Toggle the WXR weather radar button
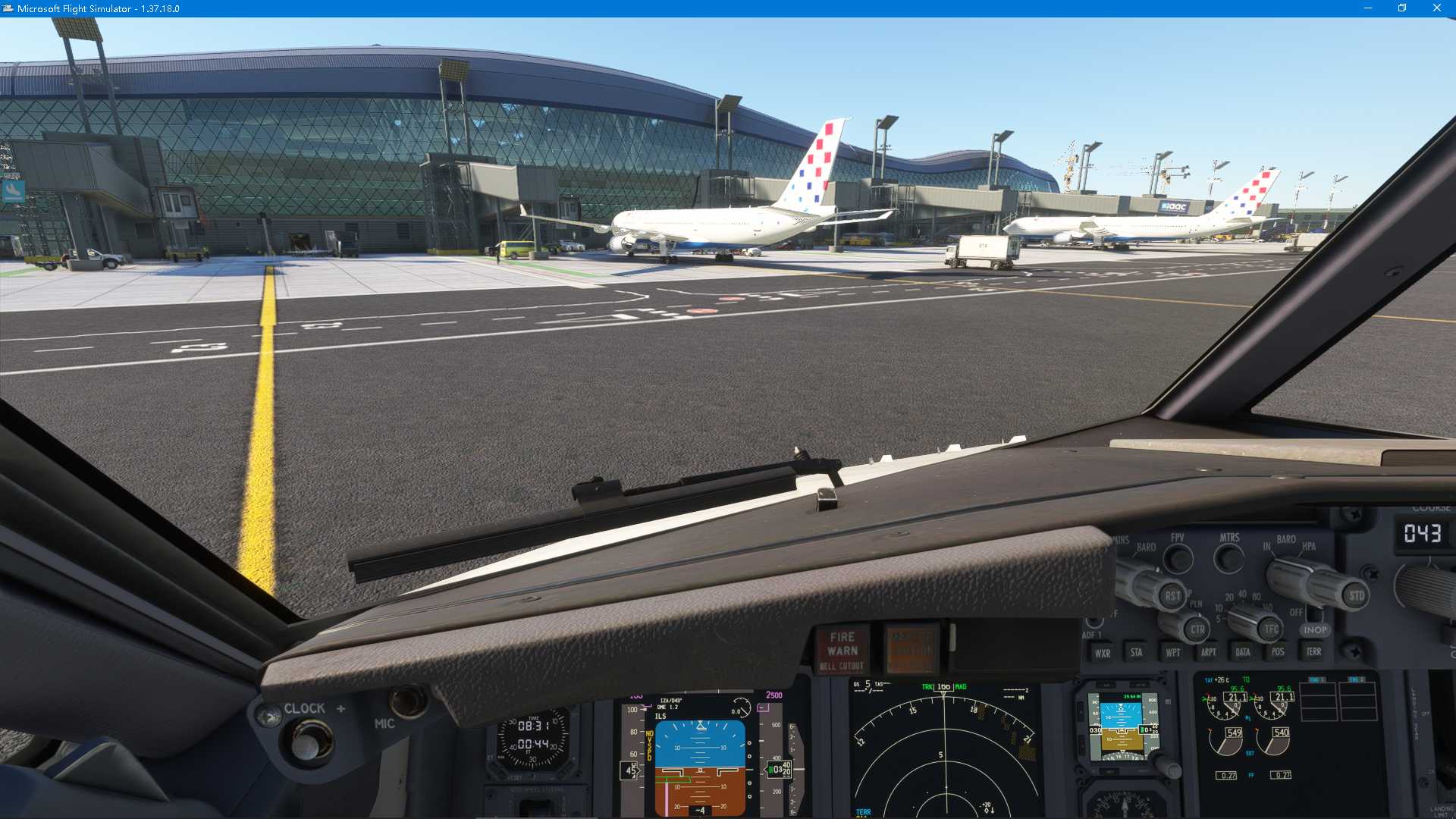Screen dimensions: 1456x819 1102,653
